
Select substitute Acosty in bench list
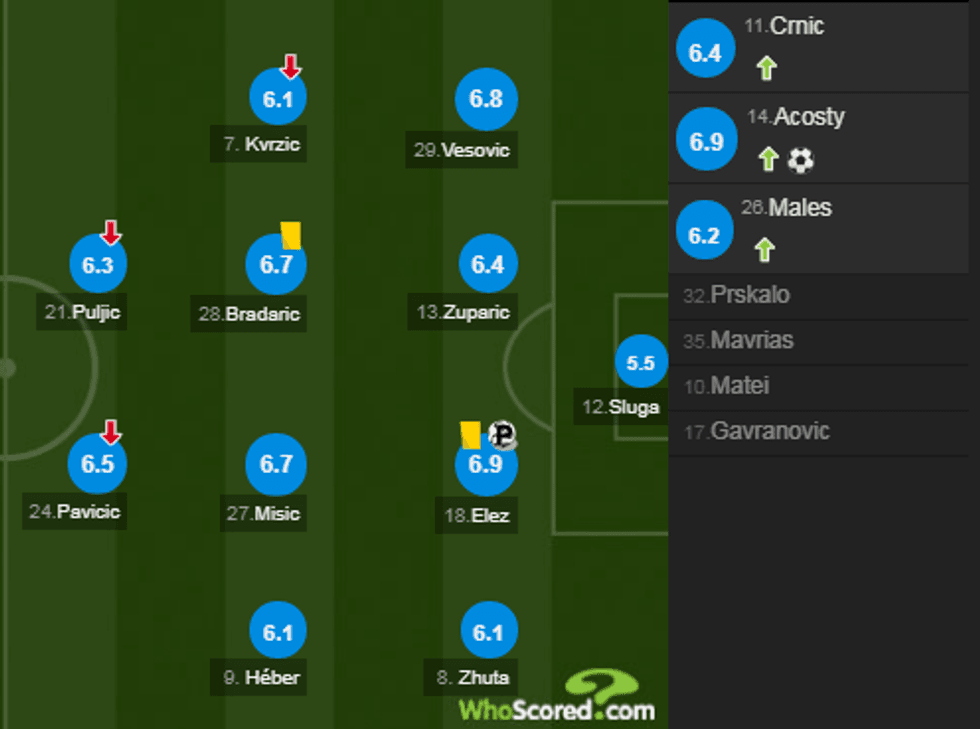click(x=823, y=138)
